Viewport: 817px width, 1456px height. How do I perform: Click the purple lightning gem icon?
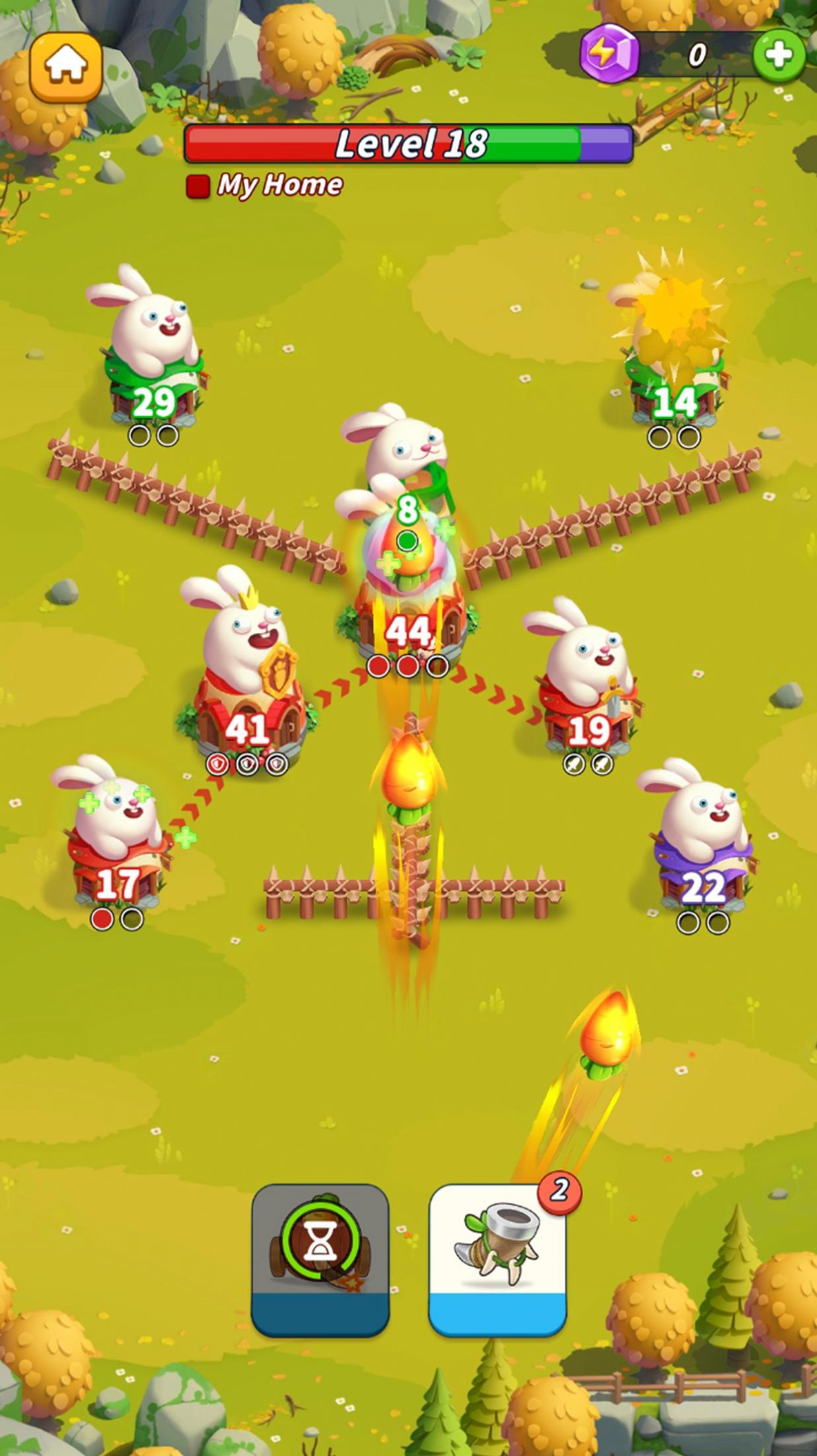click(609, 53)
